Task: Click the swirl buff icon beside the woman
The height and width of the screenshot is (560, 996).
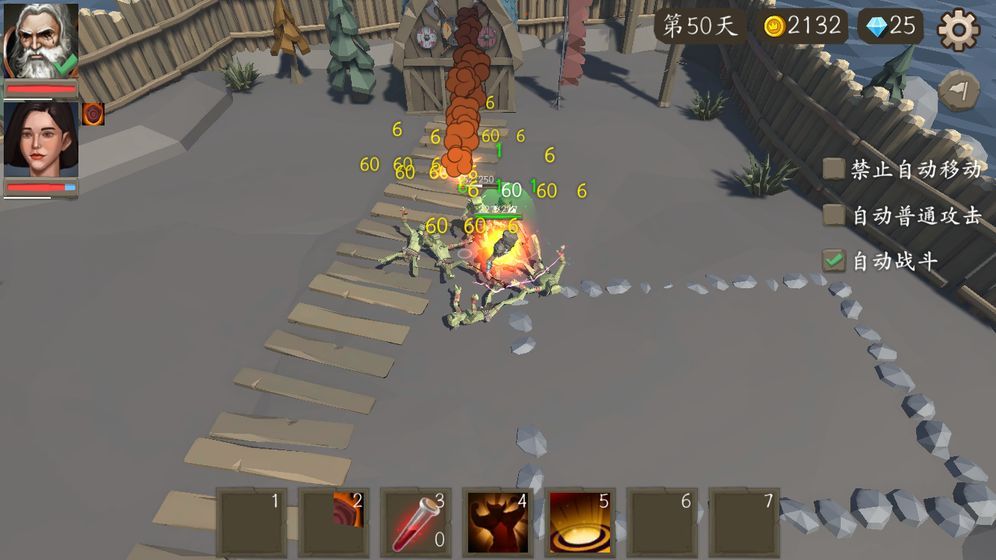Action: pyautogui.click(x=93, y=114)
